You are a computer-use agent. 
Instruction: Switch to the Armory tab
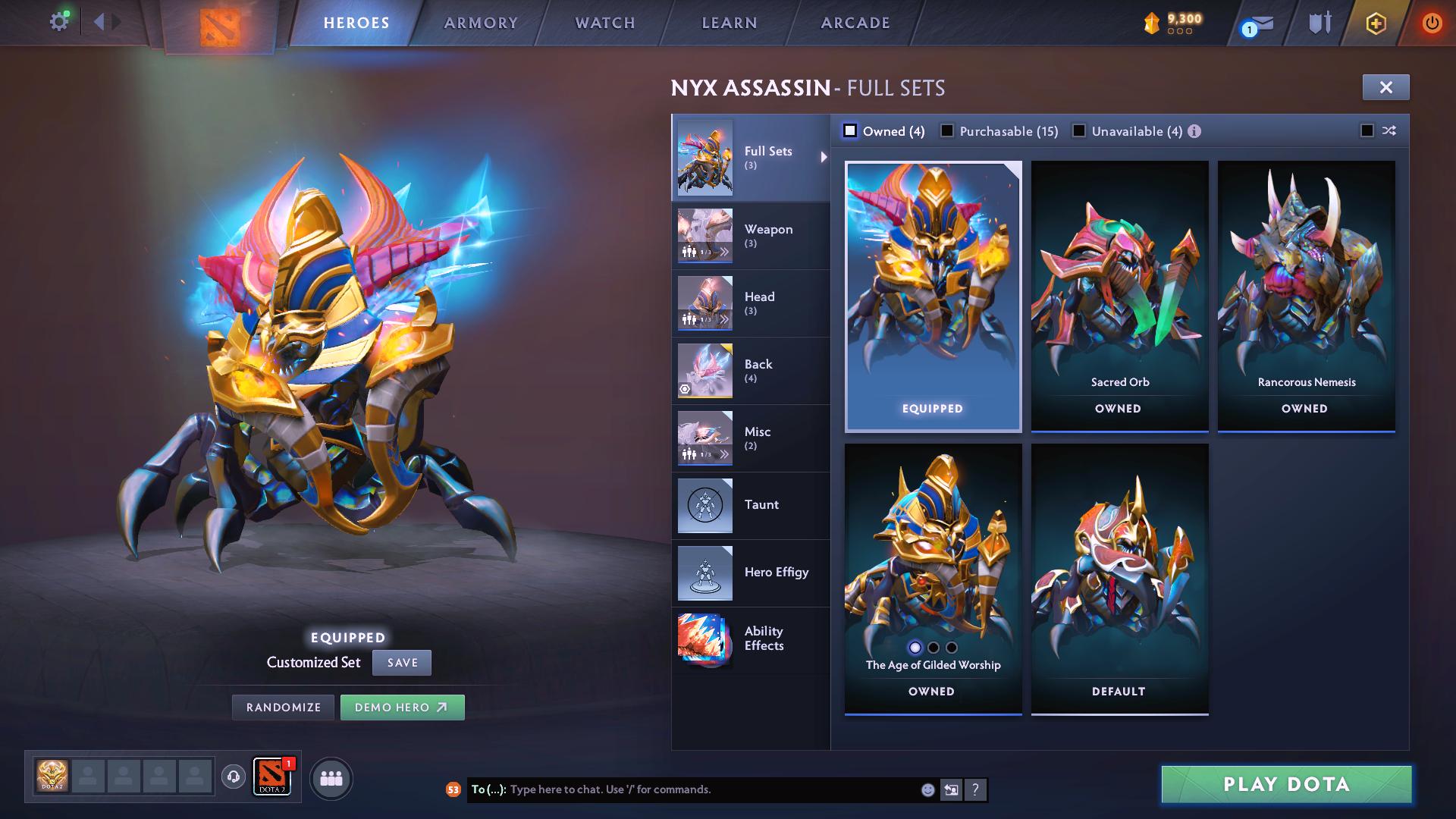(x=481, y=23)
